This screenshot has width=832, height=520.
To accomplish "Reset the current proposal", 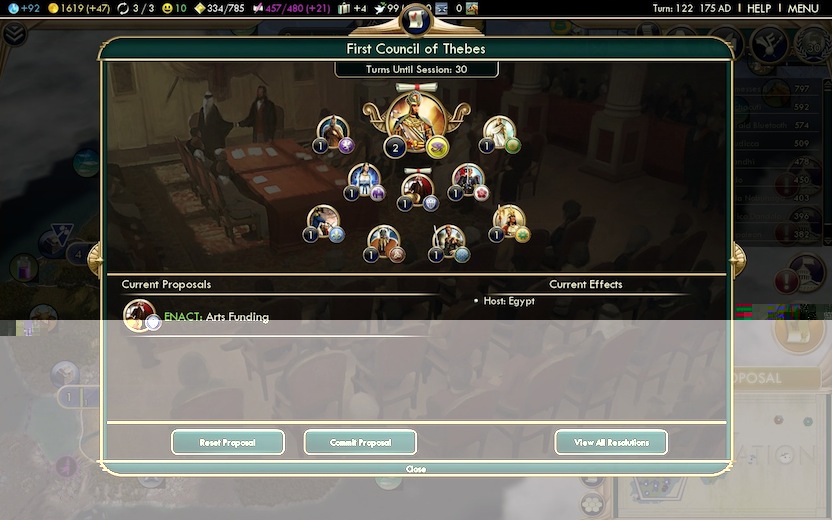I will pyautogui.click(x=228, y=442).
